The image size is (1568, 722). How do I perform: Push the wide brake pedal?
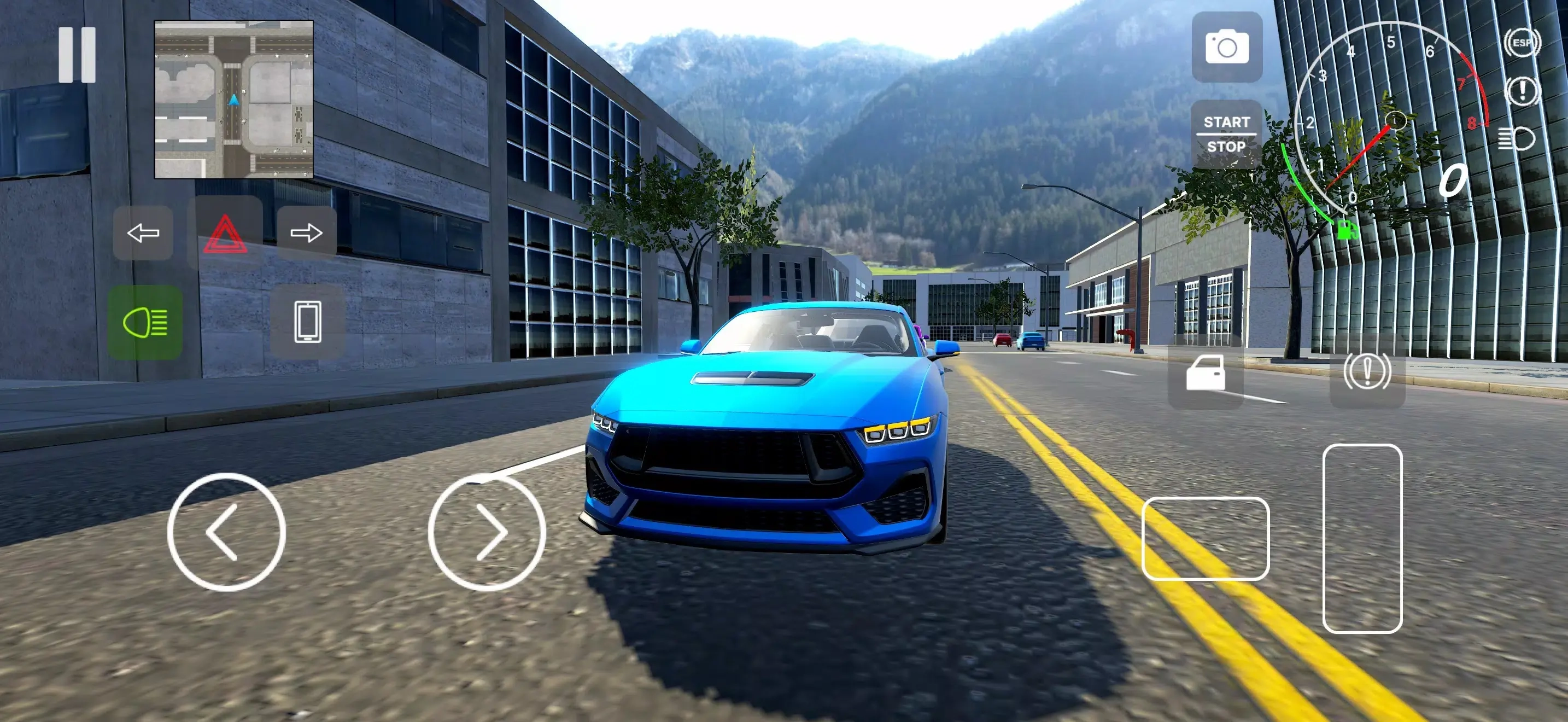click(1205, 539)
